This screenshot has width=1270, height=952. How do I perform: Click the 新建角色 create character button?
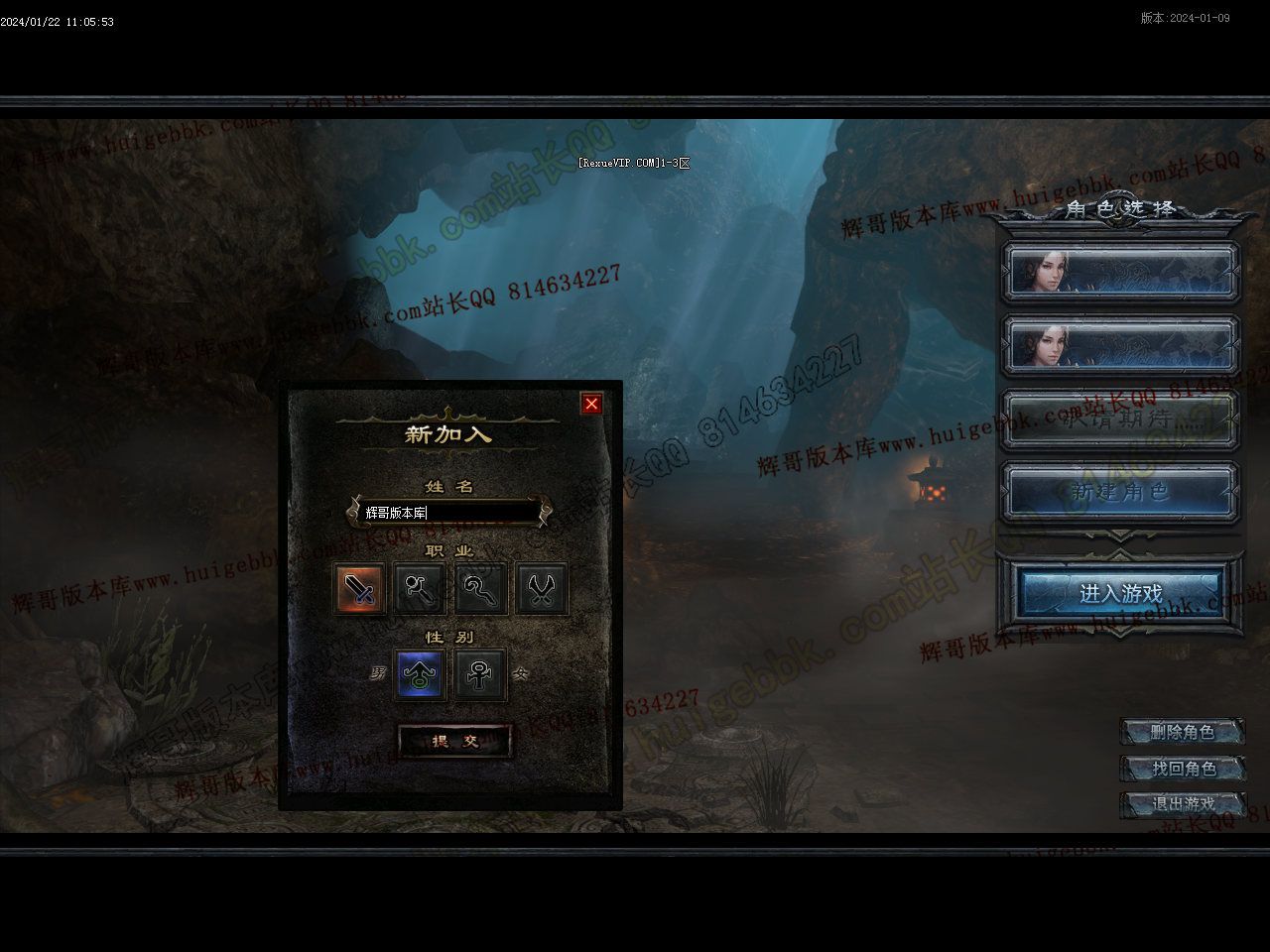[1120, 492]
